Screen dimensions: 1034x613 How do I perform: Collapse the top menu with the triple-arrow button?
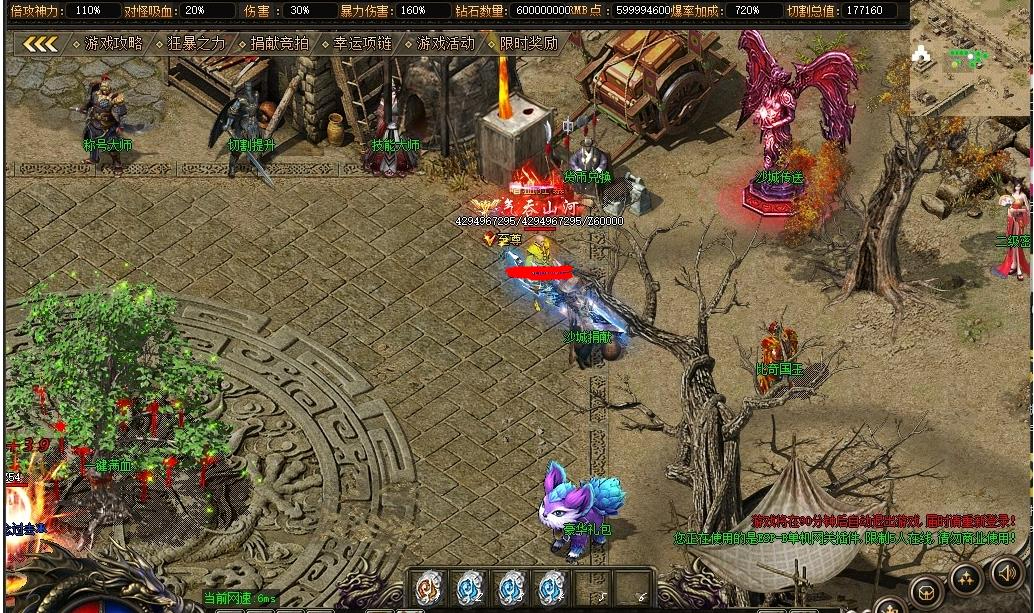[x=40, y=44]
